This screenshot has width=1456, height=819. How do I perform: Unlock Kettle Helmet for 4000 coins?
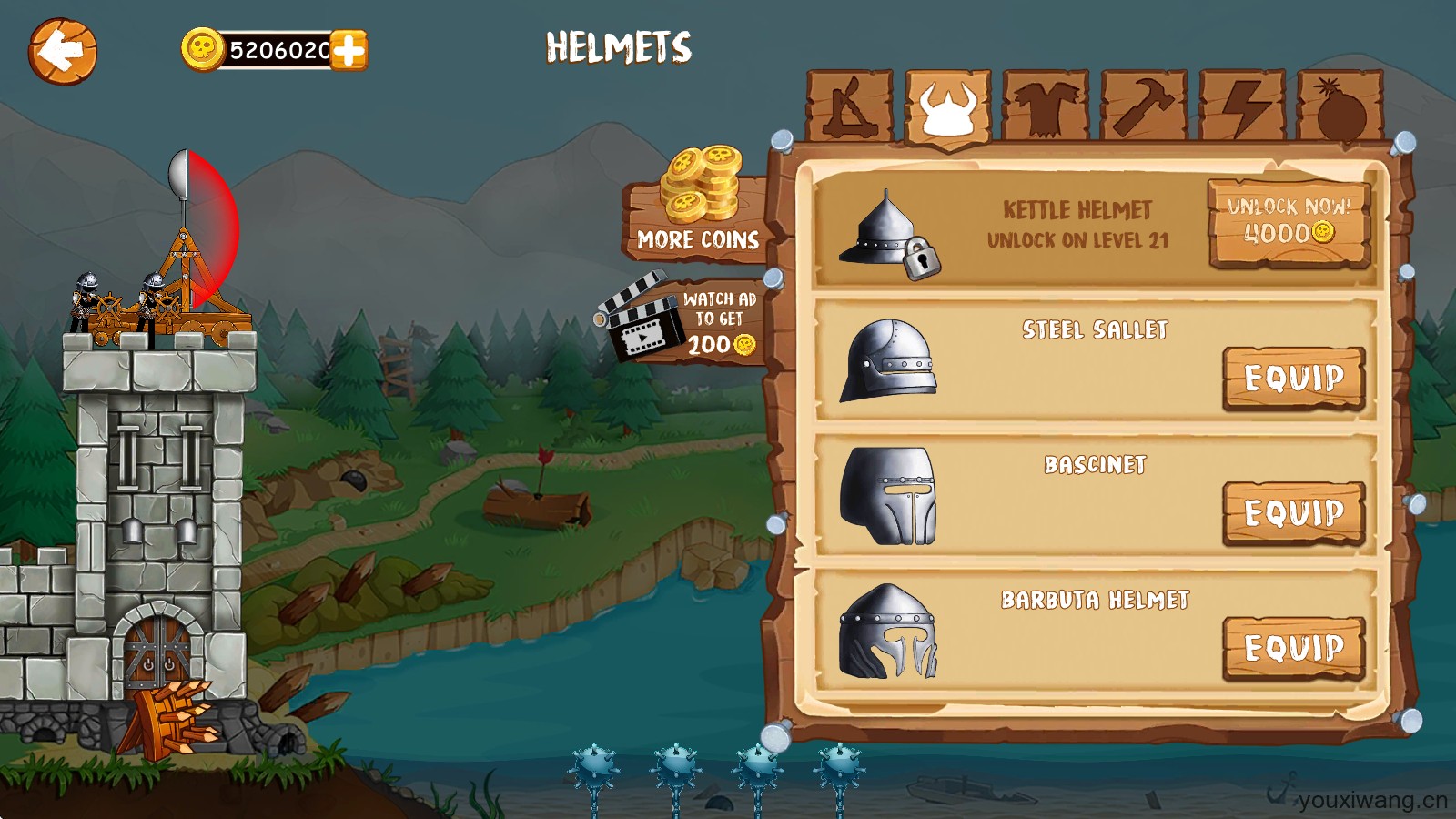(1289, 222)
